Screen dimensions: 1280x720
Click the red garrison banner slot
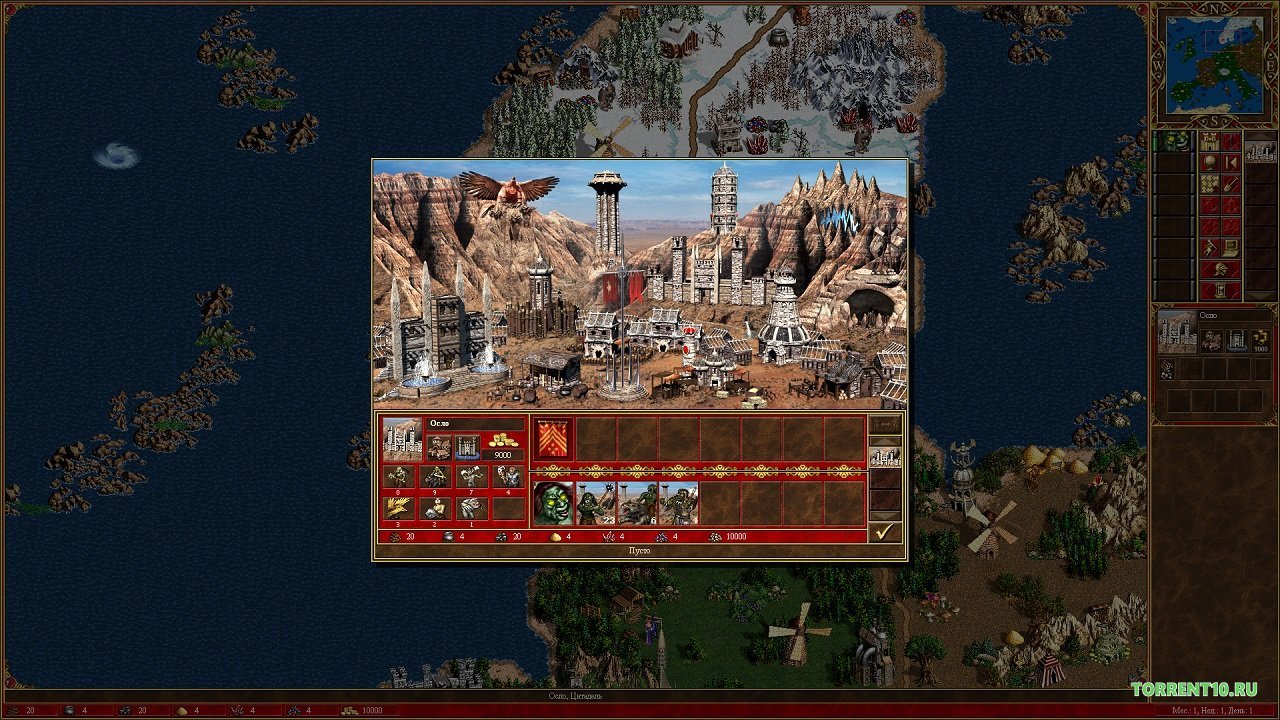(x=553, y=439)
